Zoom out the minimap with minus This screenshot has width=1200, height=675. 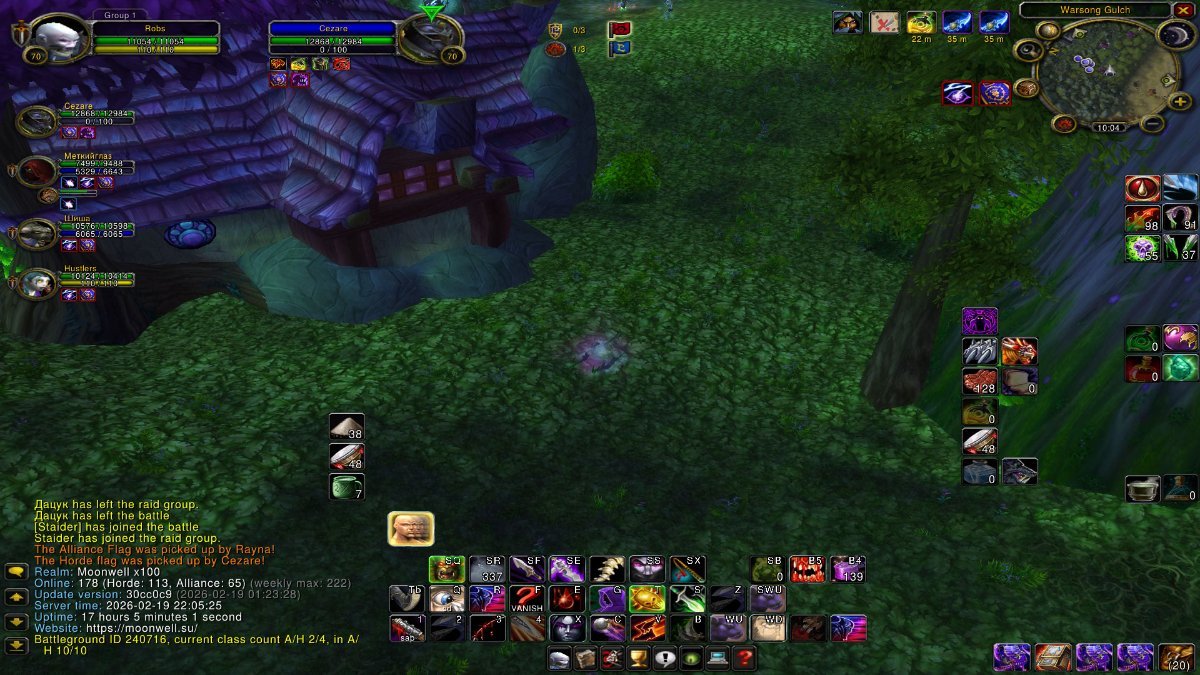[1152, 124]
